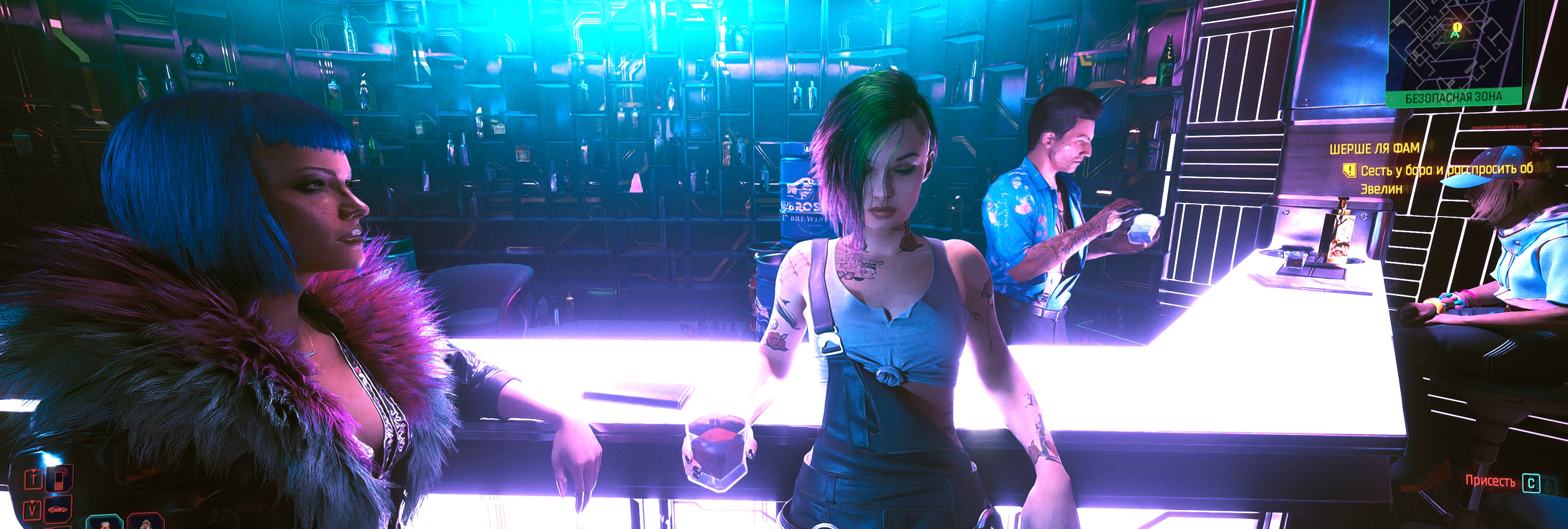Click the БЕЗОПАСНАЯ ЗОНА status banner
This screenshot has width=1568, height=529.
click(1453, 98)
